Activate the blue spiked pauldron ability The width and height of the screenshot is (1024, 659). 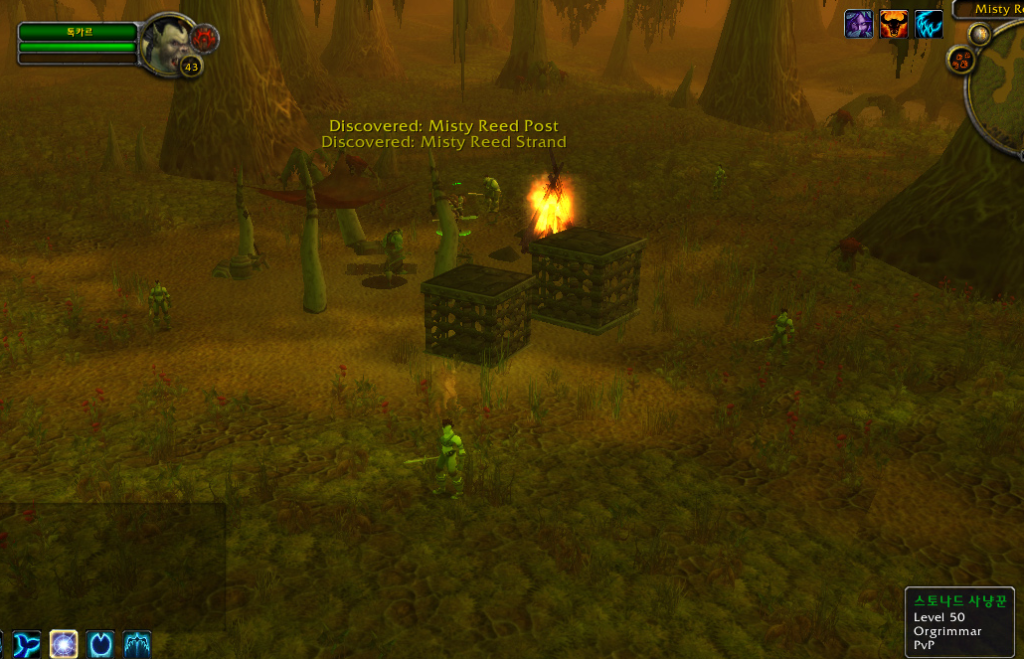pos(137,644)
